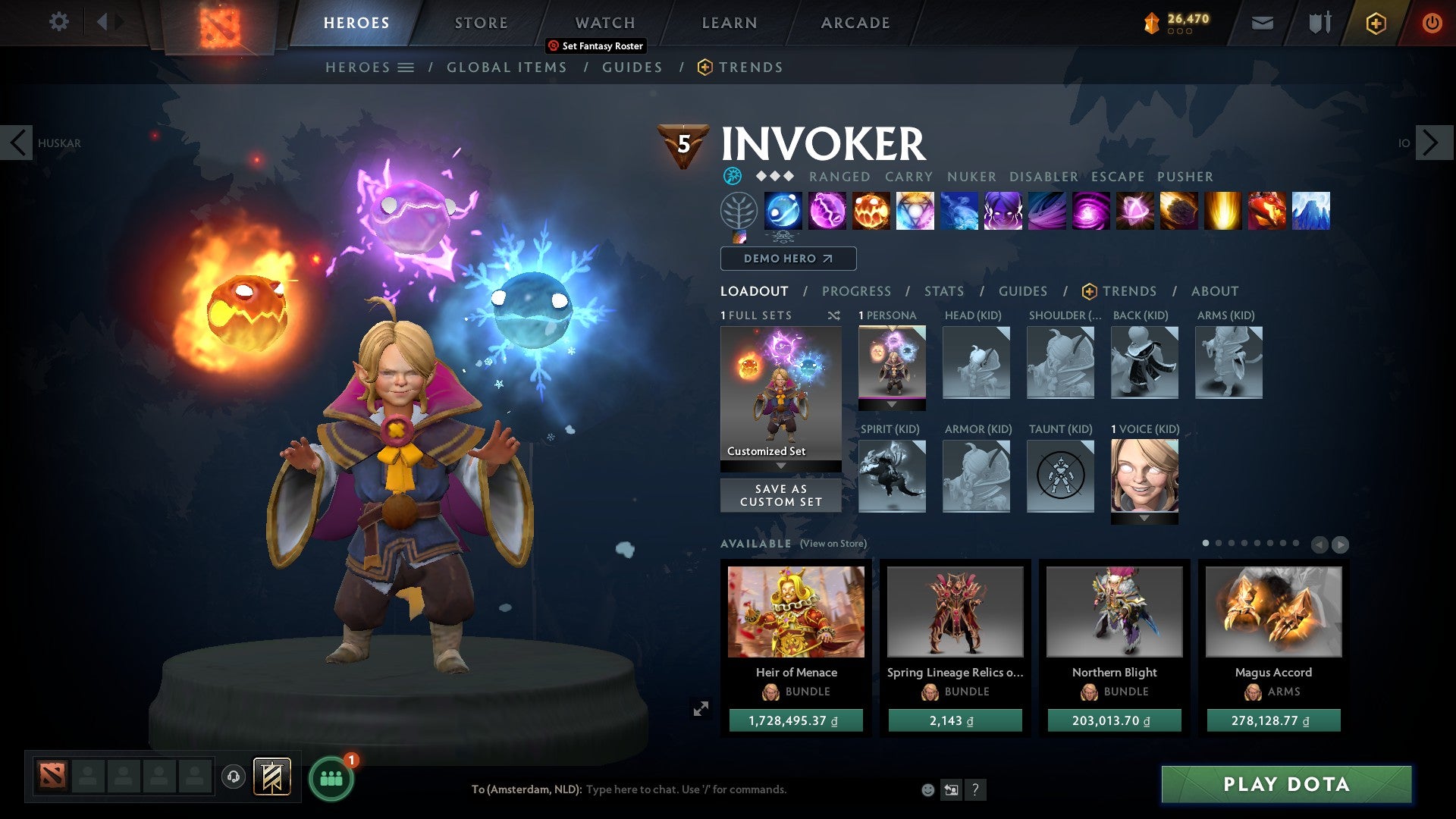Toggle the voice chat headset
This screenshot has width=1456, height=819.
(x=234, y=777)
